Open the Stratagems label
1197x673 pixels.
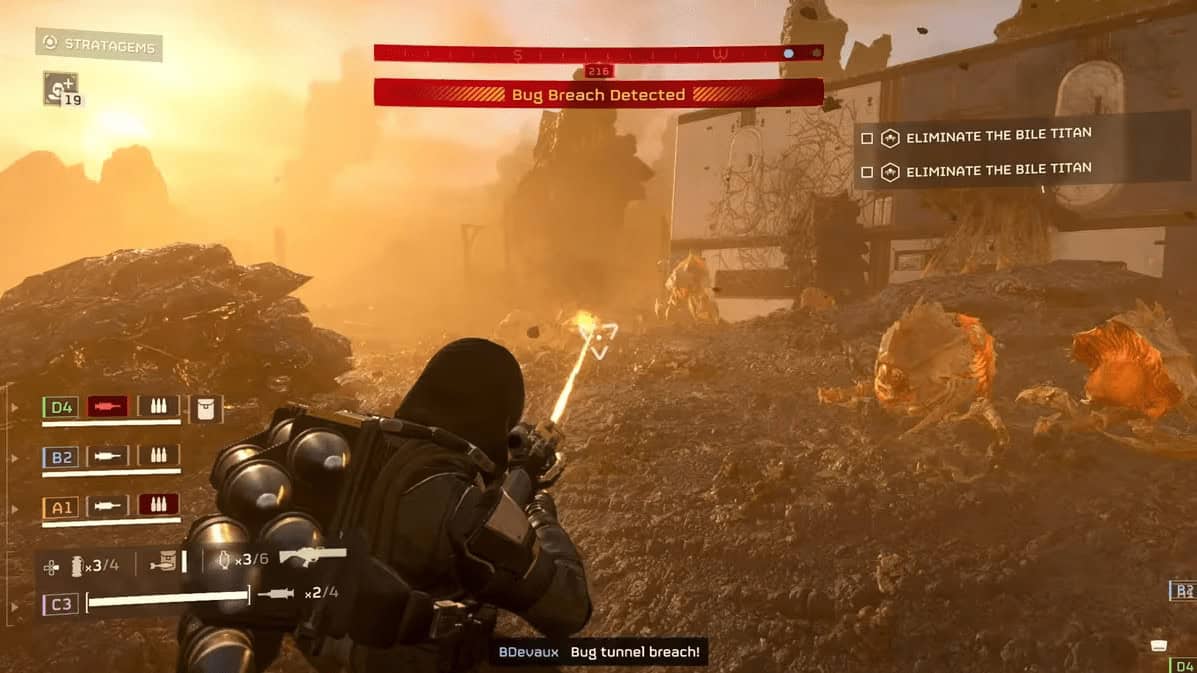pyautogui.click(x=99, y=45)
